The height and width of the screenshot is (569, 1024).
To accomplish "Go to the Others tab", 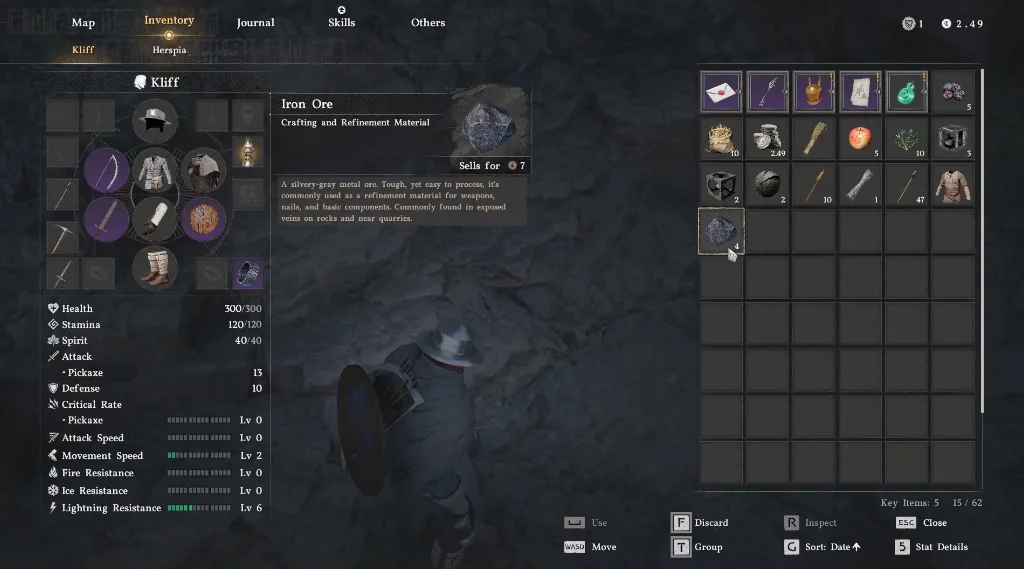I will click(428, 23).
